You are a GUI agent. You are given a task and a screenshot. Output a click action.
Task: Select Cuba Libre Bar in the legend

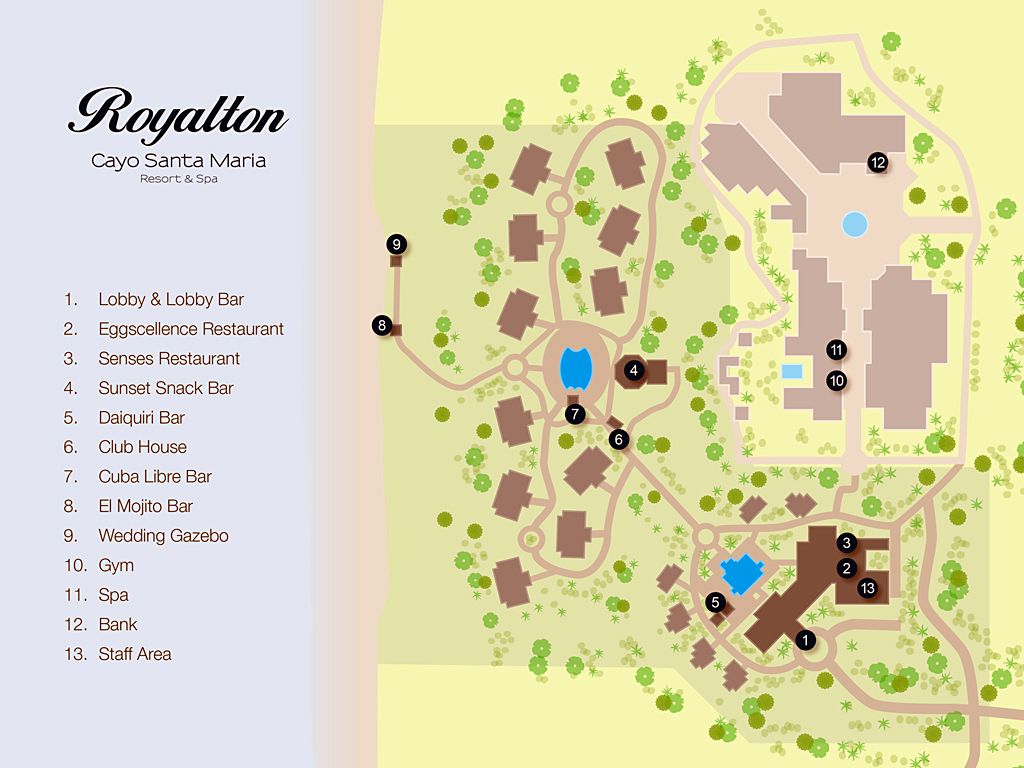point(155,476)
